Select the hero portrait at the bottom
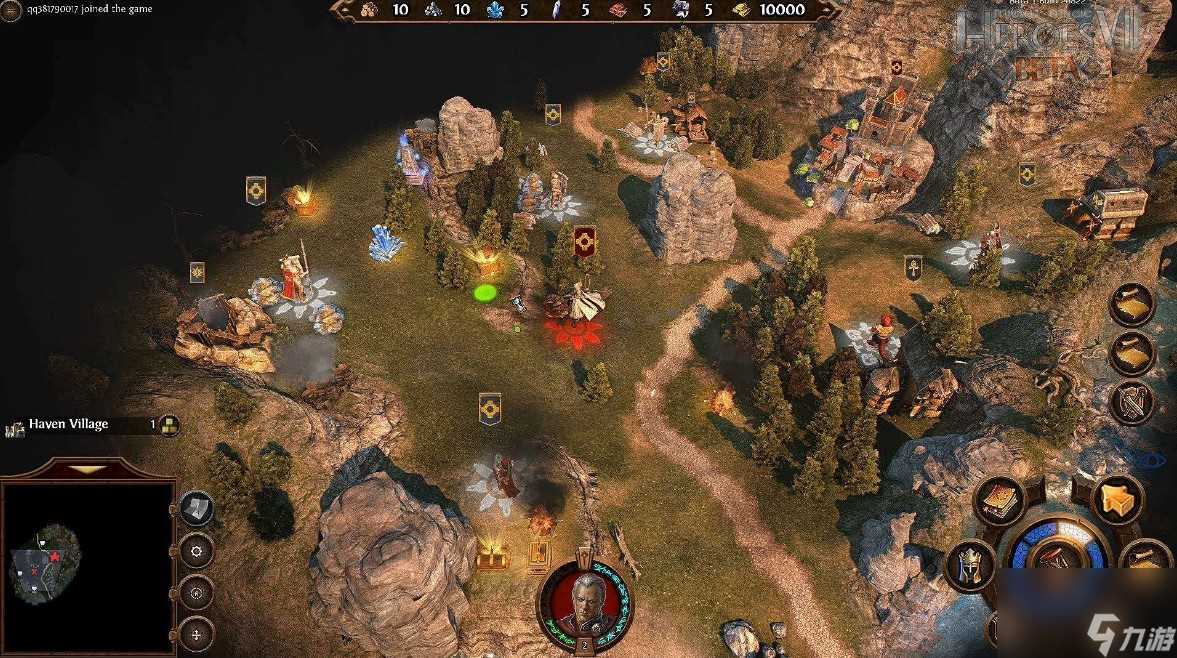The width and height of the screenshot is (1177, 658). pos(582,602)
